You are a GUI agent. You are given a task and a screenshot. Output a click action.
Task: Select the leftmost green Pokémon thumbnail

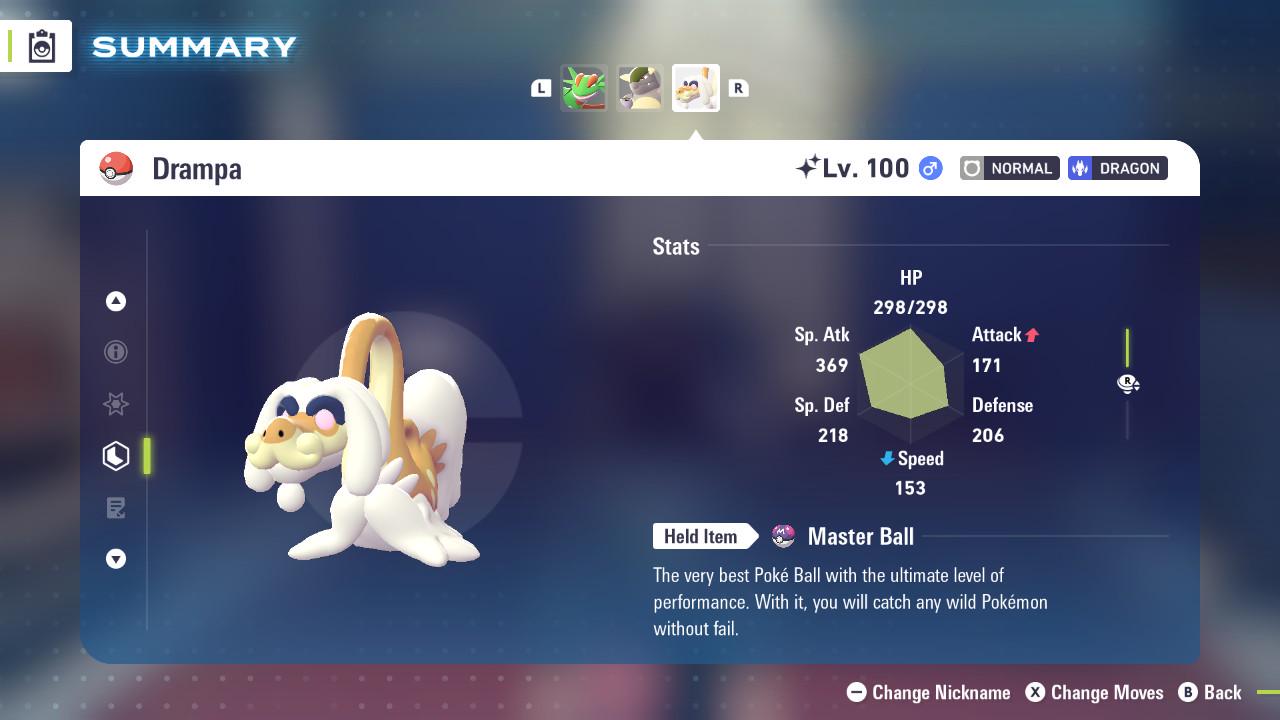(x=584, y=88)
